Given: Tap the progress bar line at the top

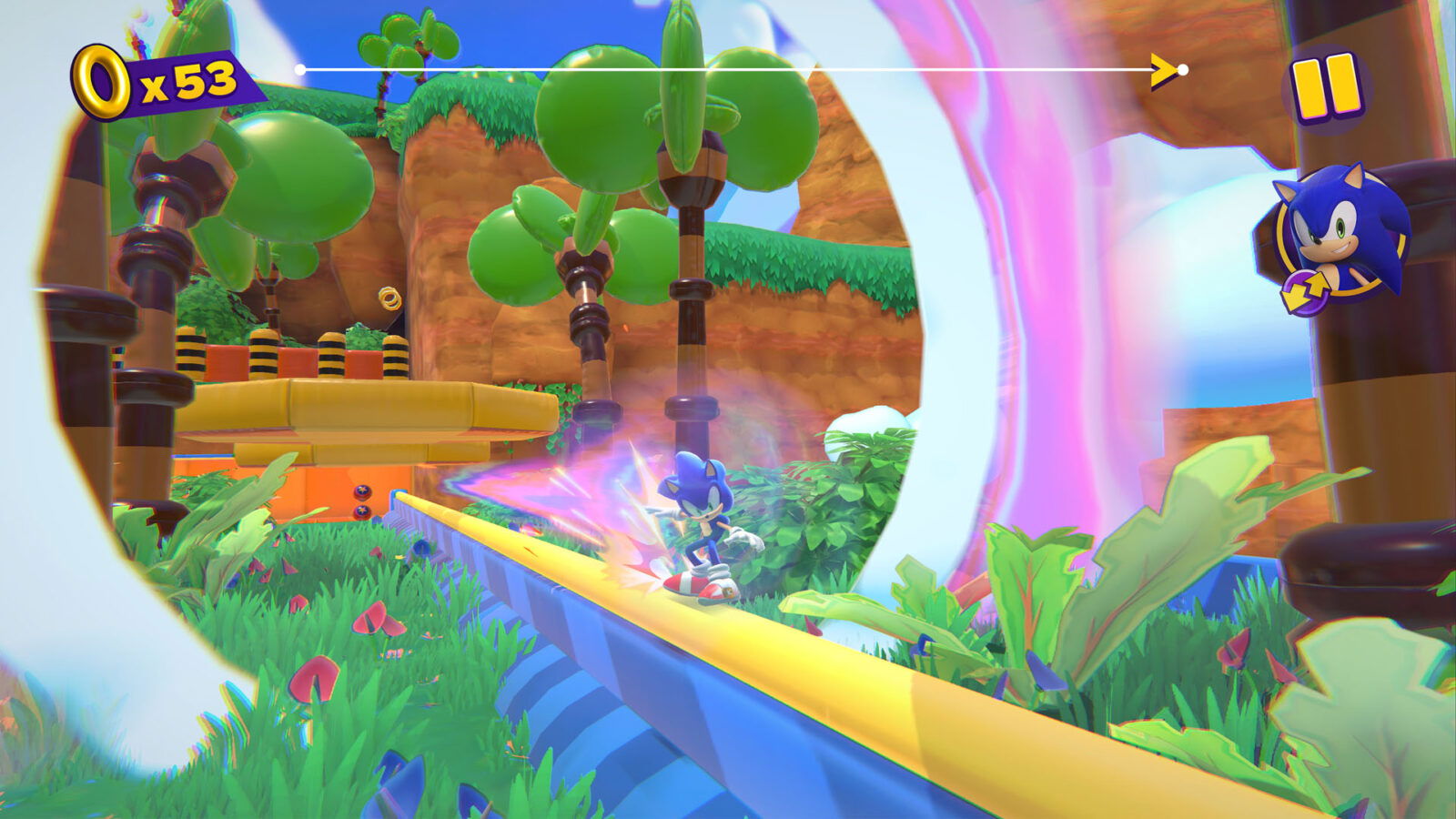Looking at the screenshot, I should (728, 66).
